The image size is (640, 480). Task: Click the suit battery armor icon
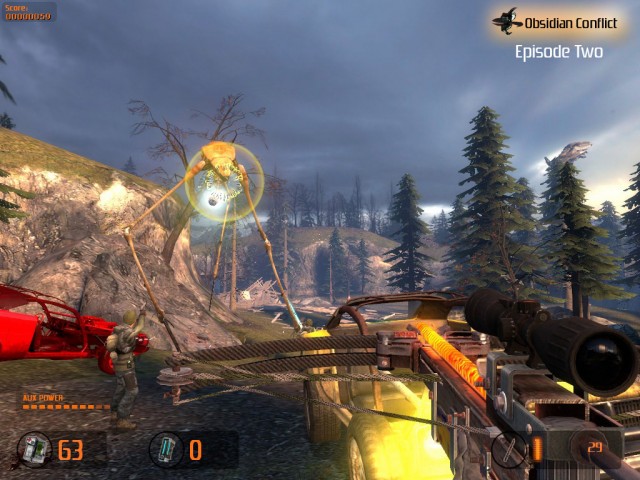click(165, 449)
